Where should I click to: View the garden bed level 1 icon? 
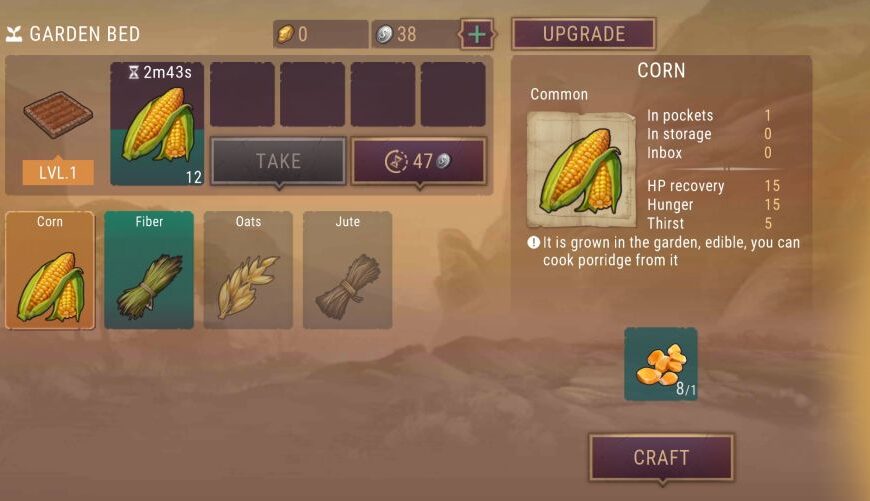click(58, 118)
